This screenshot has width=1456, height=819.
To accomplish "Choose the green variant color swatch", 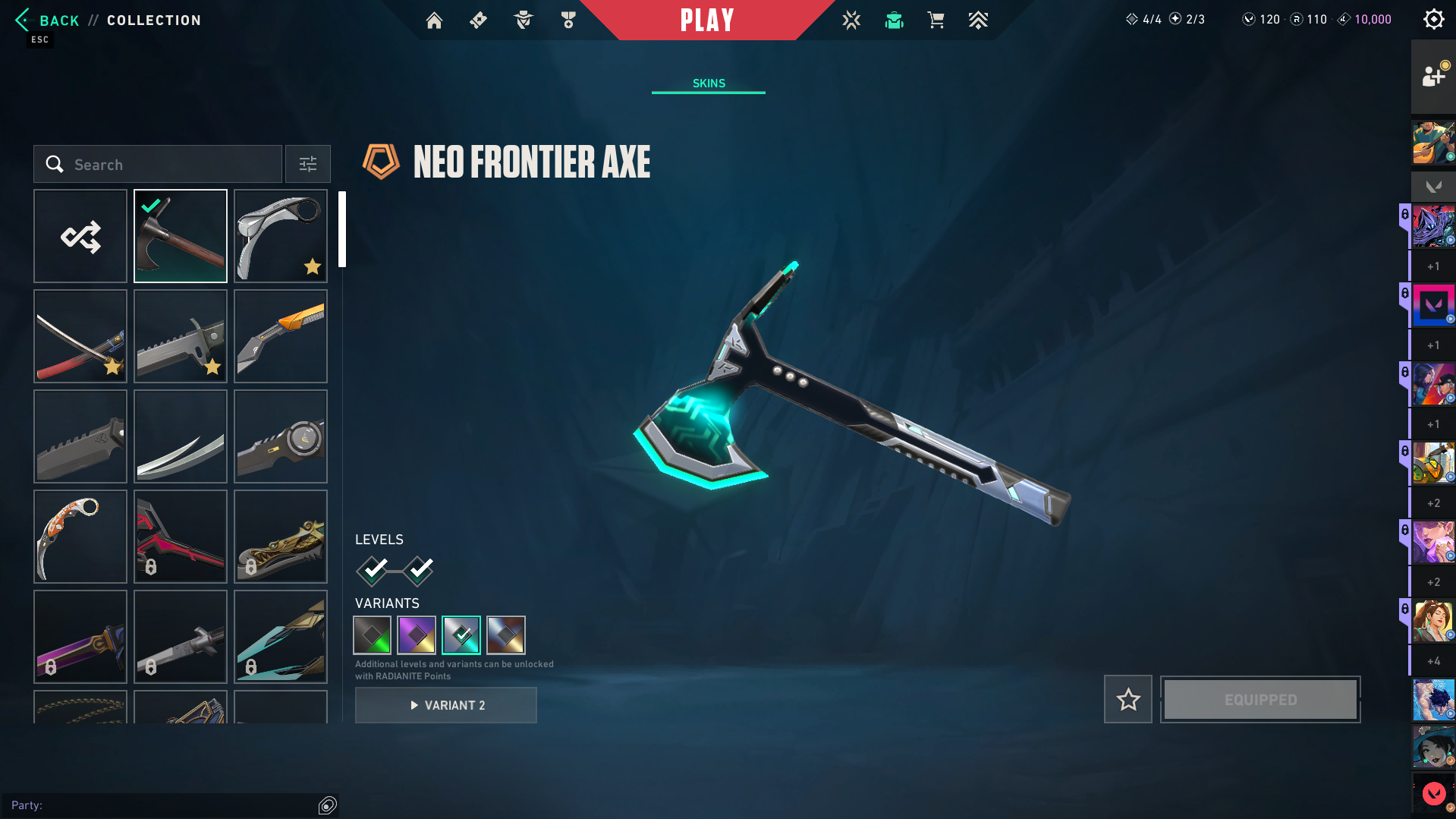I will coord(373,635).
